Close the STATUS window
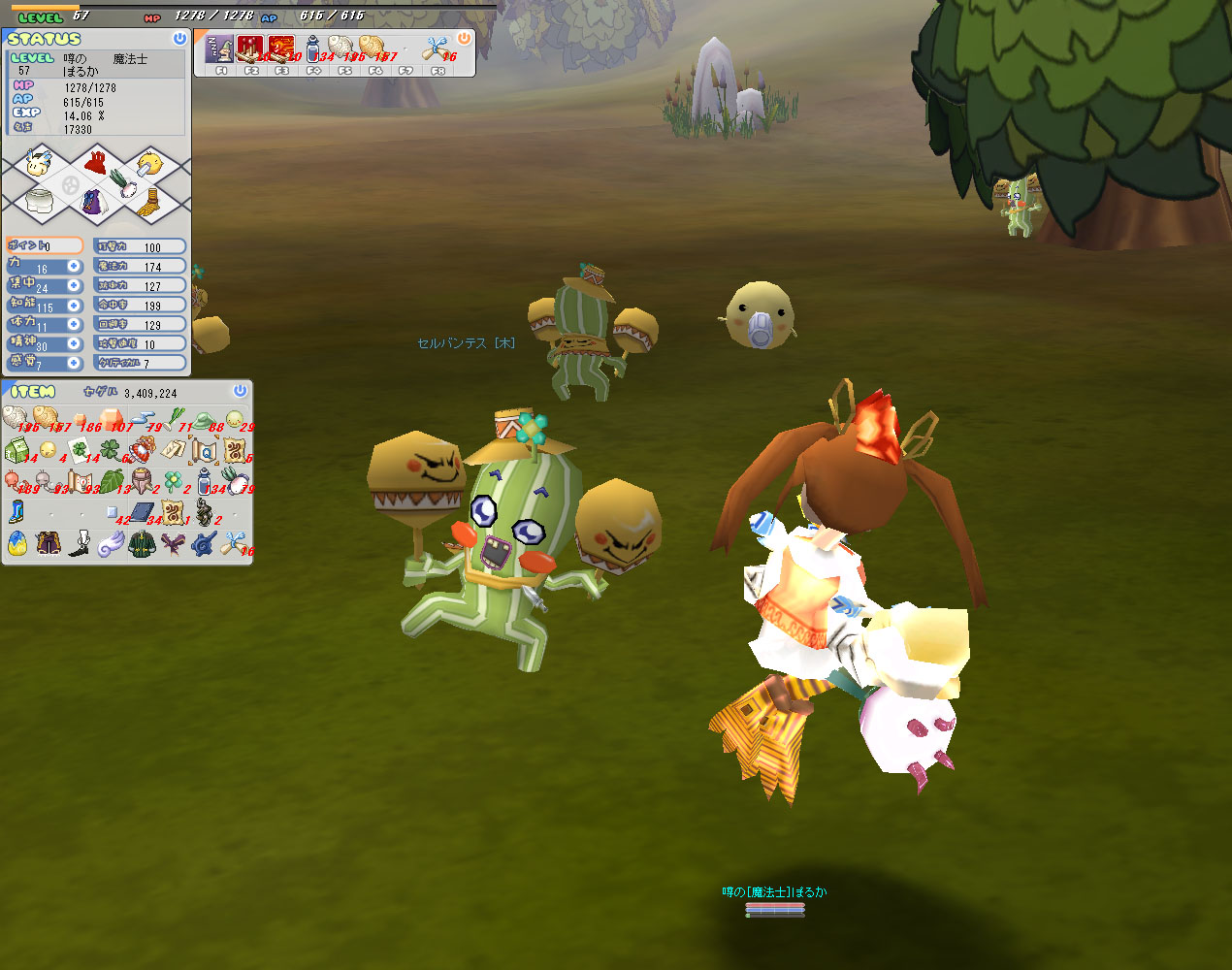This screenshot has height=970, width=1232. point(179,39)
